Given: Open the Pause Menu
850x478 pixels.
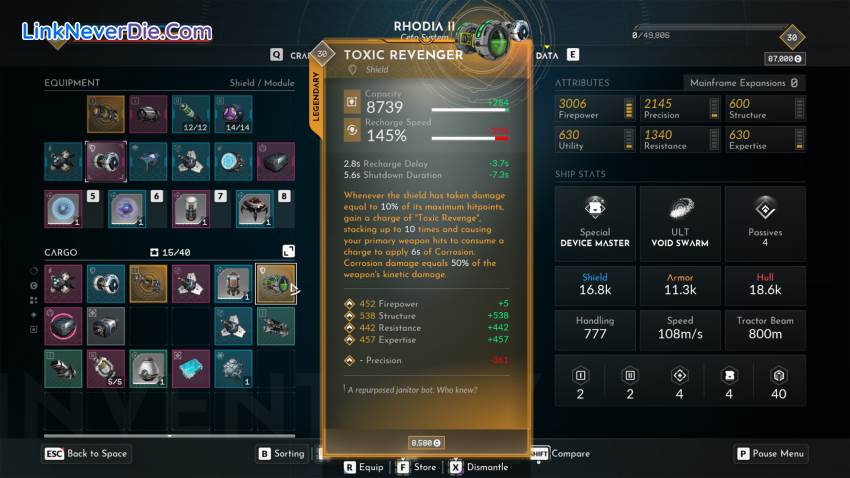Looking at the screenshot, I should (770, 454).
